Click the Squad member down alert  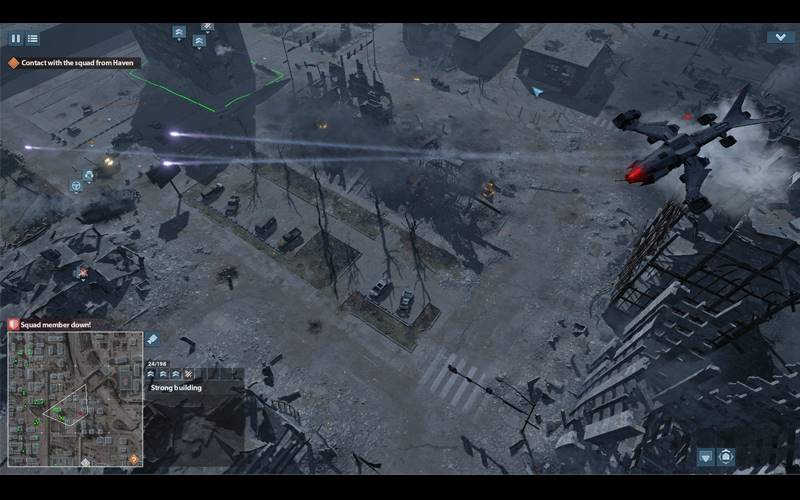(56, 325)
